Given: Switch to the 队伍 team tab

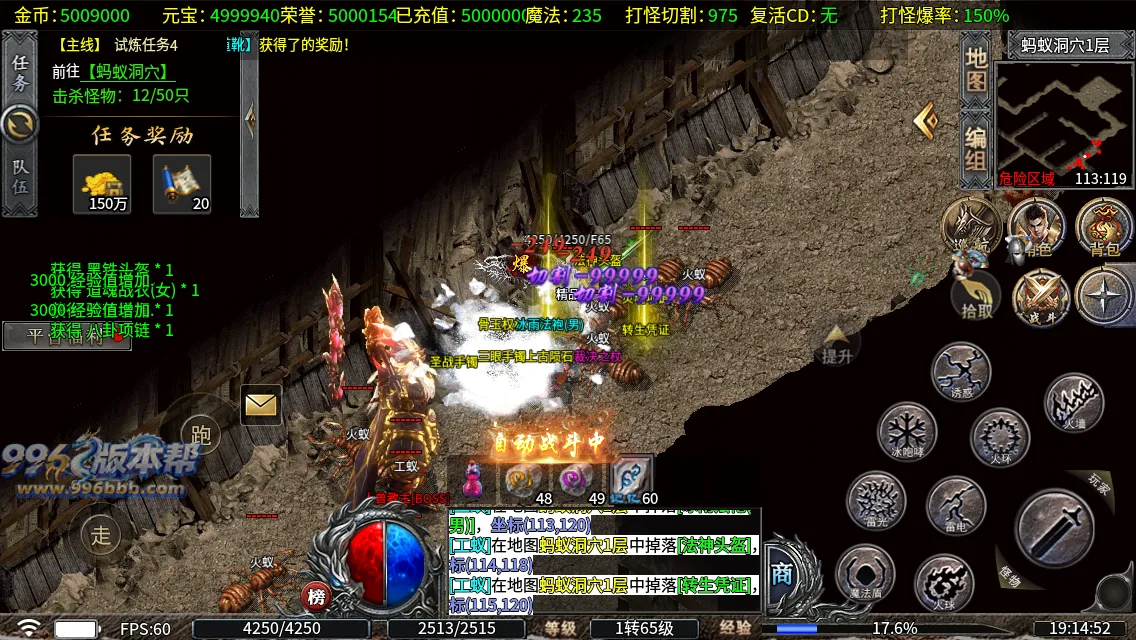Looking at the screenshot, I should point(20,177).
